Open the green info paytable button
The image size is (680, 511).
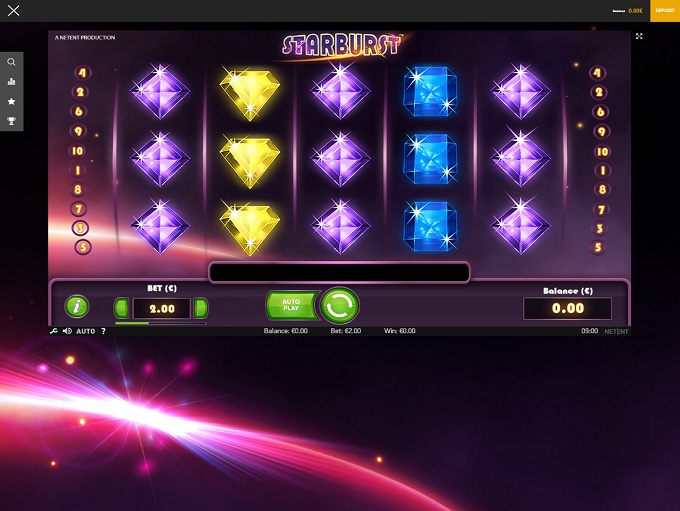(76, 307)
